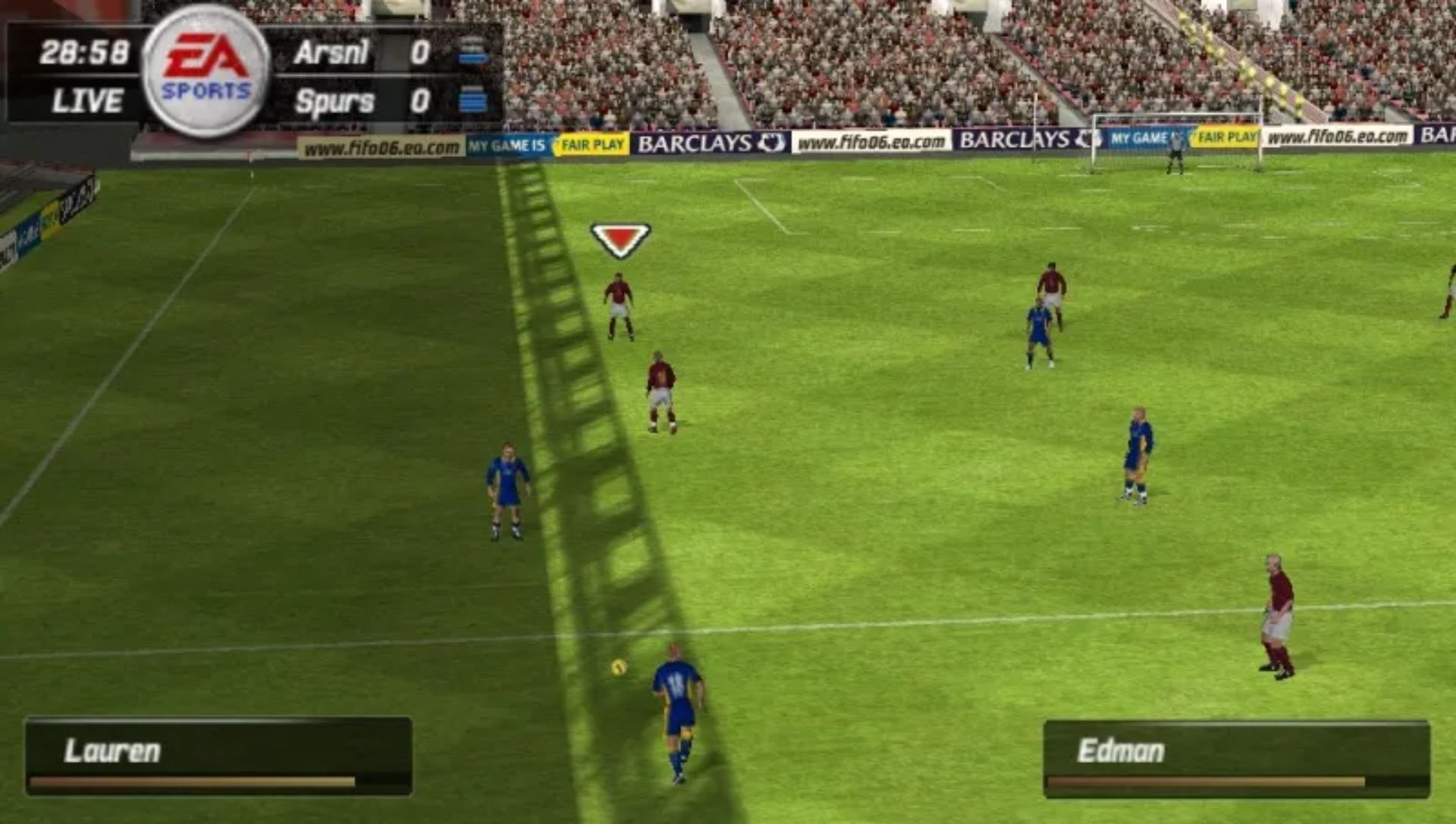Expand the Arsnl score row on the scoreboard

click(364, 51)
